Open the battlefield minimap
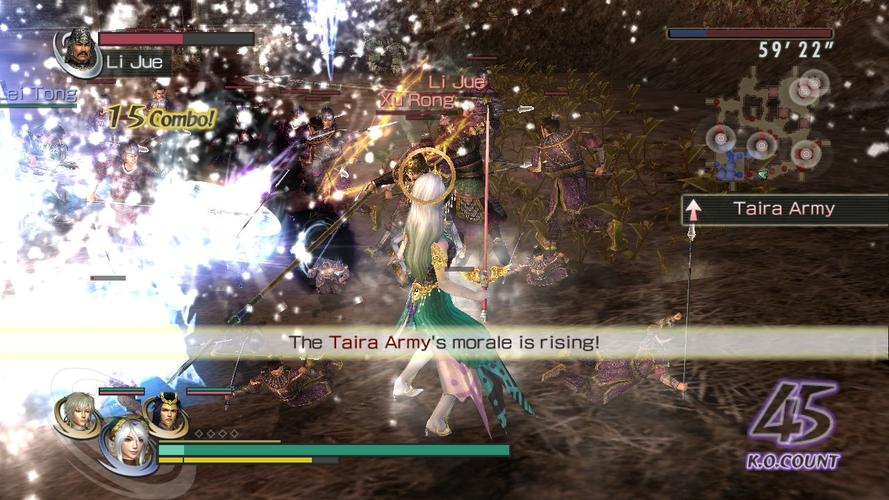The height and width of the screenshot is (500, 889). click(x=772, y=127)
